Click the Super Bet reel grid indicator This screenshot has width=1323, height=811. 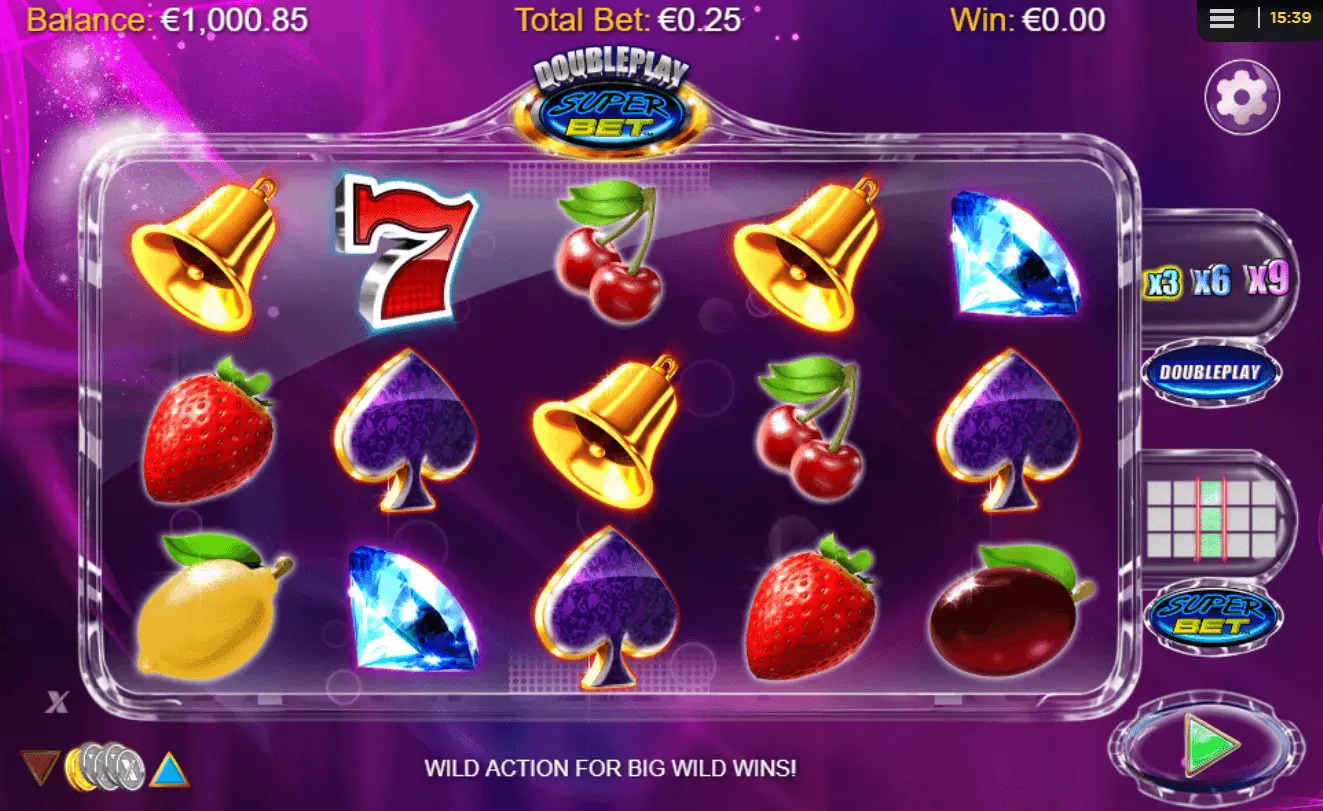point(1211,518)
